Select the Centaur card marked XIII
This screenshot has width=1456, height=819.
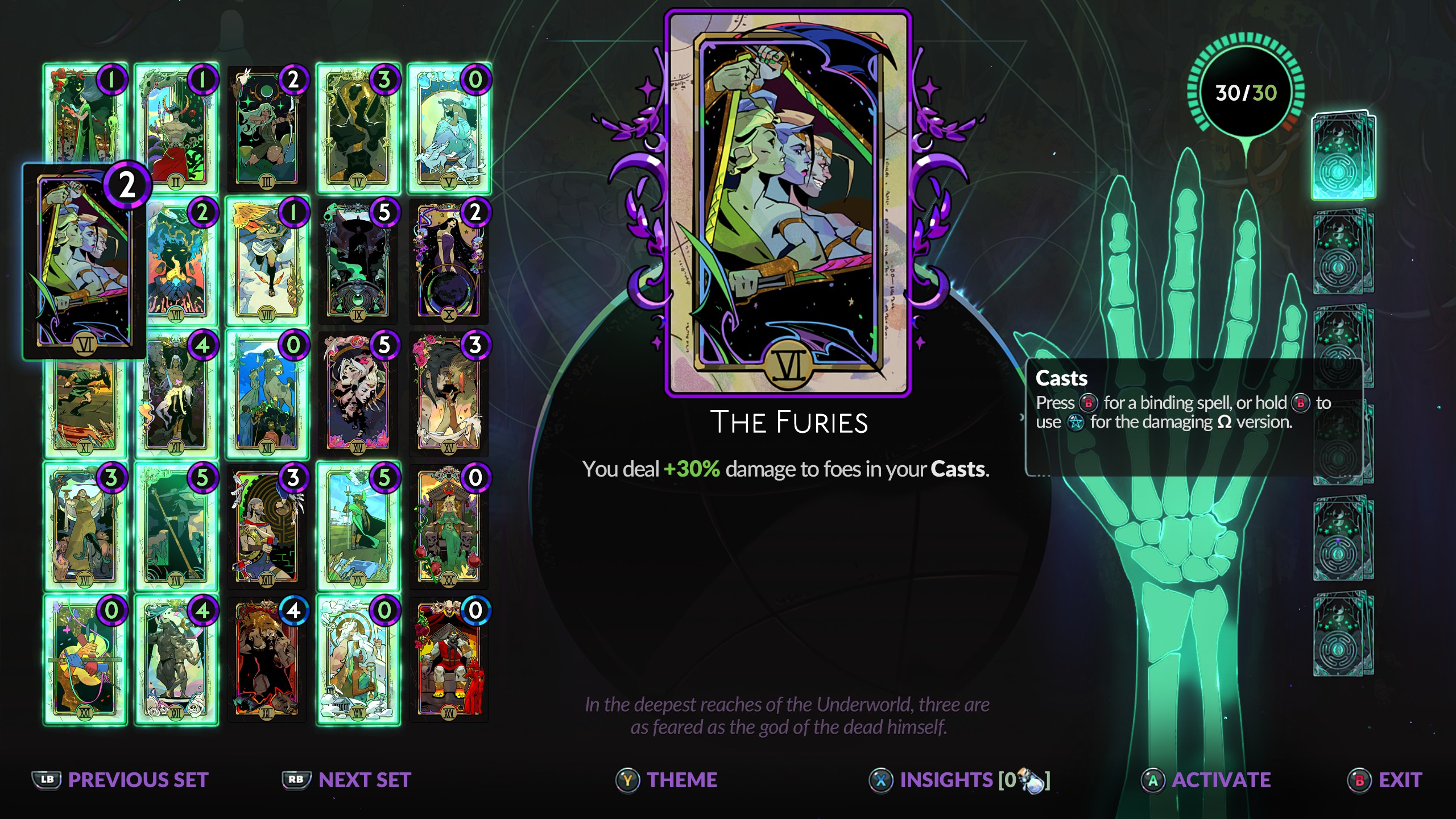tap(267, 394)
